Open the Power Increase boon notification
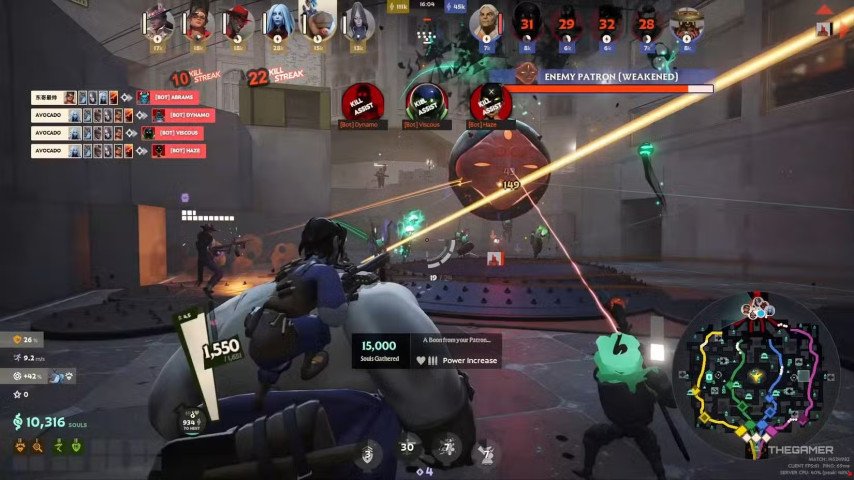The image size is (854, 480). click(x=428, y=351)
